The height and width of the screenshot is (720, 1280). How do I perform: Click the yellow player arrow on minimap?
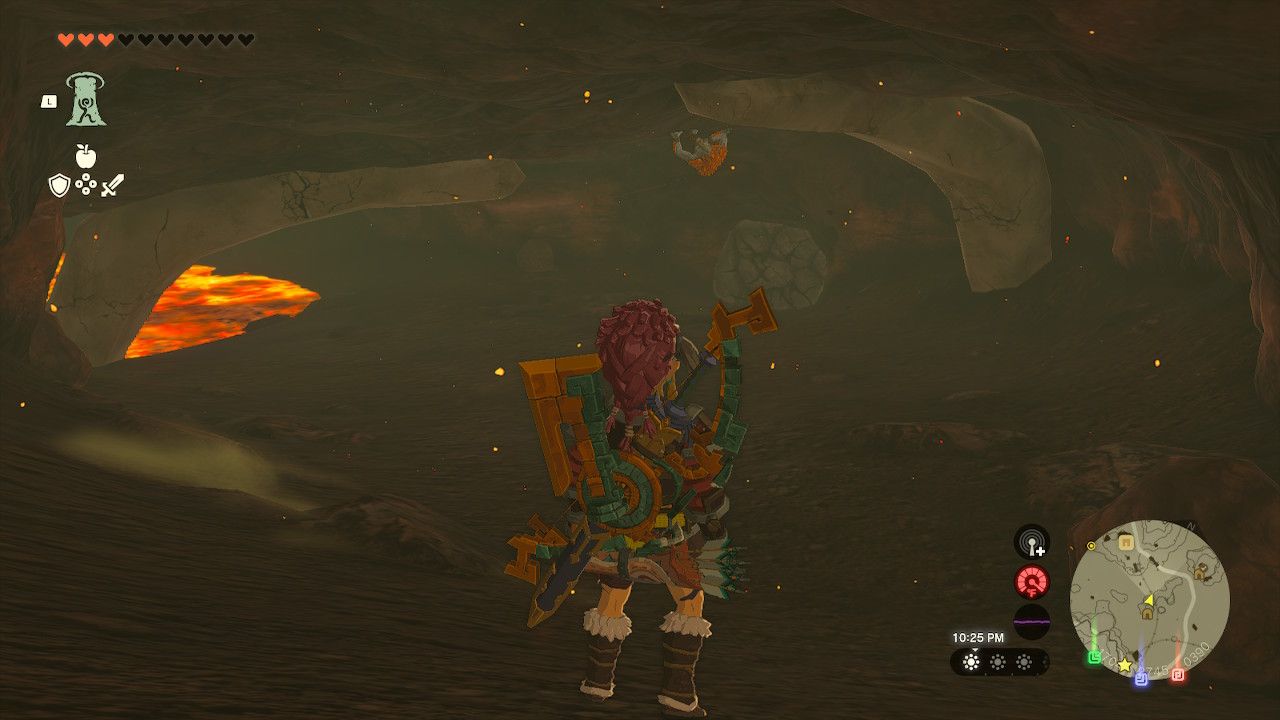tap(1149, 600)
